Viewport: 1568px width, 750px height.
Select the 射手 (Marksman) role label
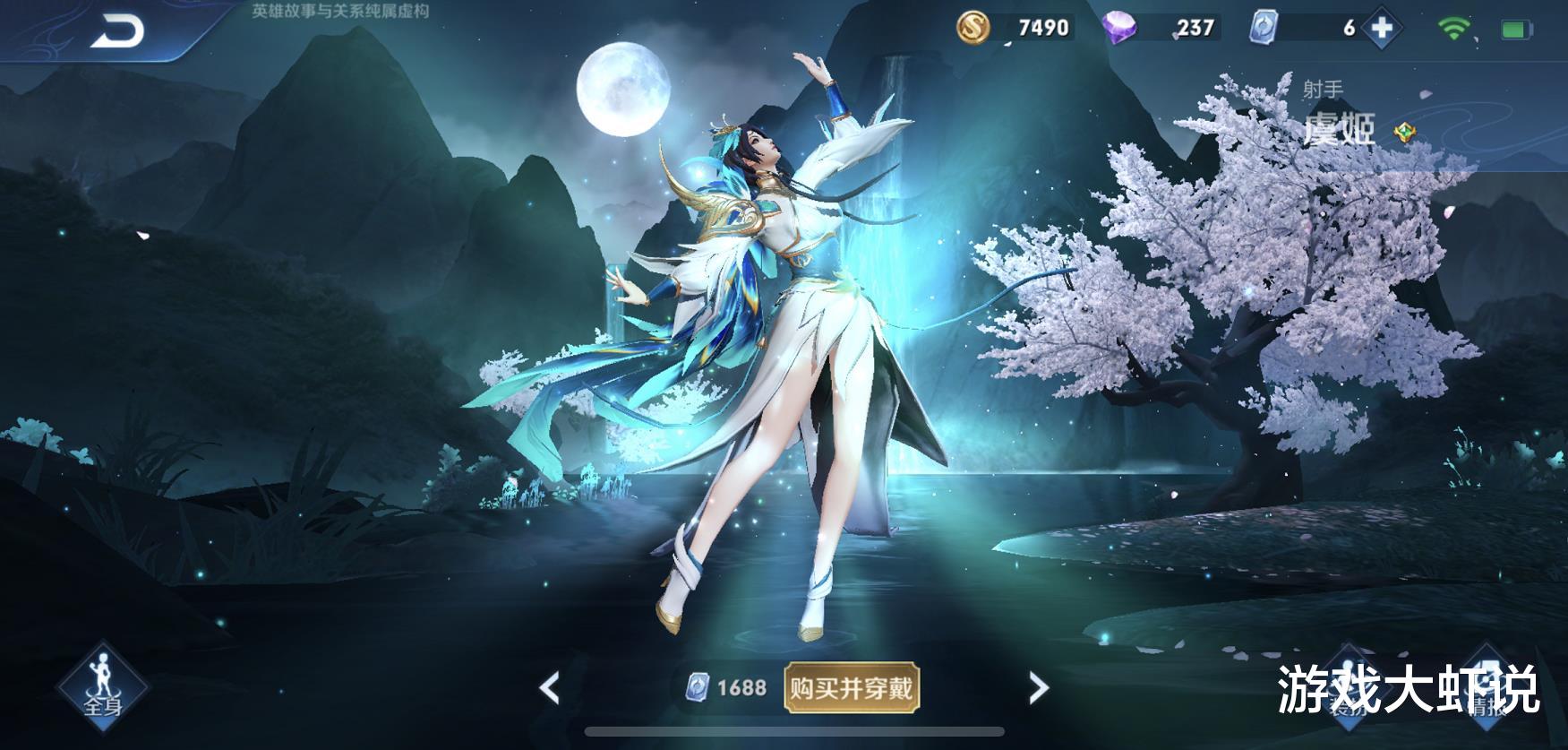click(x=1322, y=86)
